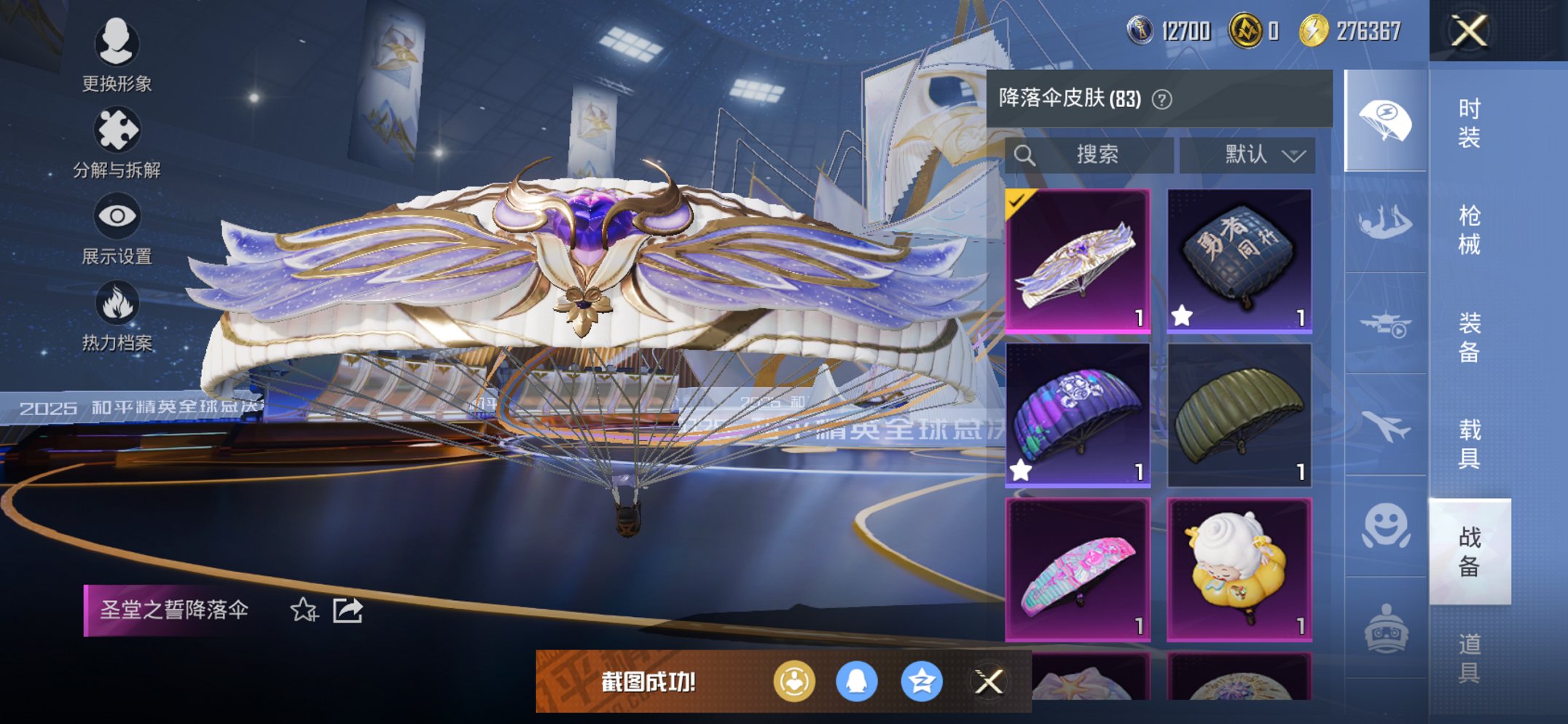The height and width of the screenshot is (724, 1568).
Task: Expand the 默认 sort dropdown
Action: [1259, 154]
